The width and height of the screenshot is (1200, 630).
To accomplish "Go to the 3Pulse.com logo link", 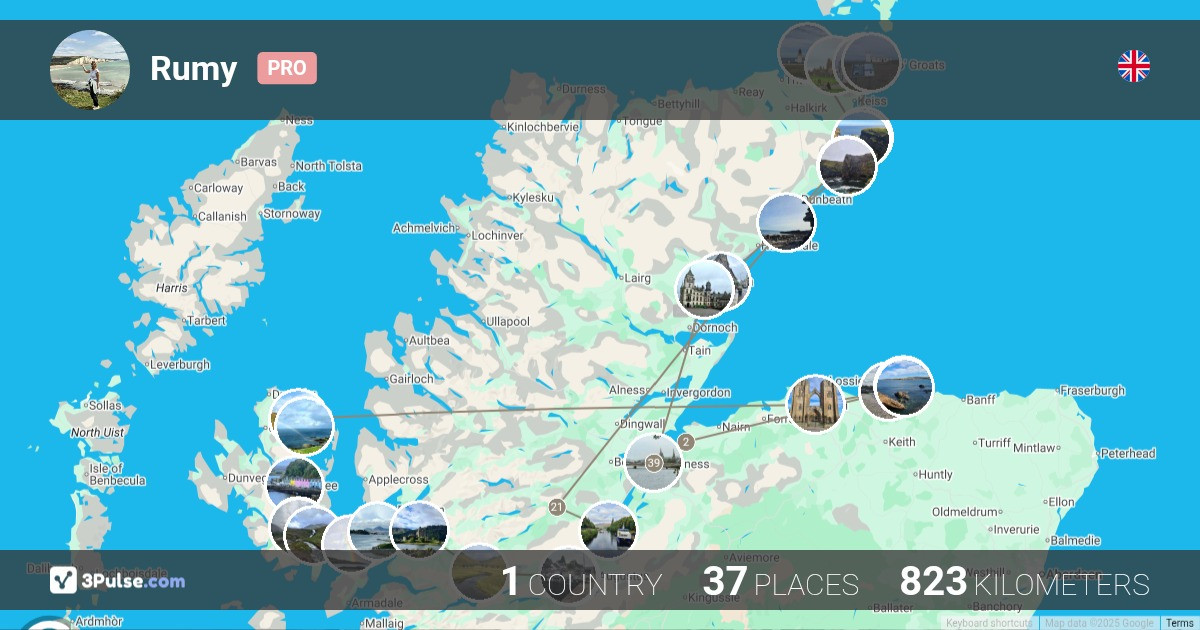I will 118,580.
